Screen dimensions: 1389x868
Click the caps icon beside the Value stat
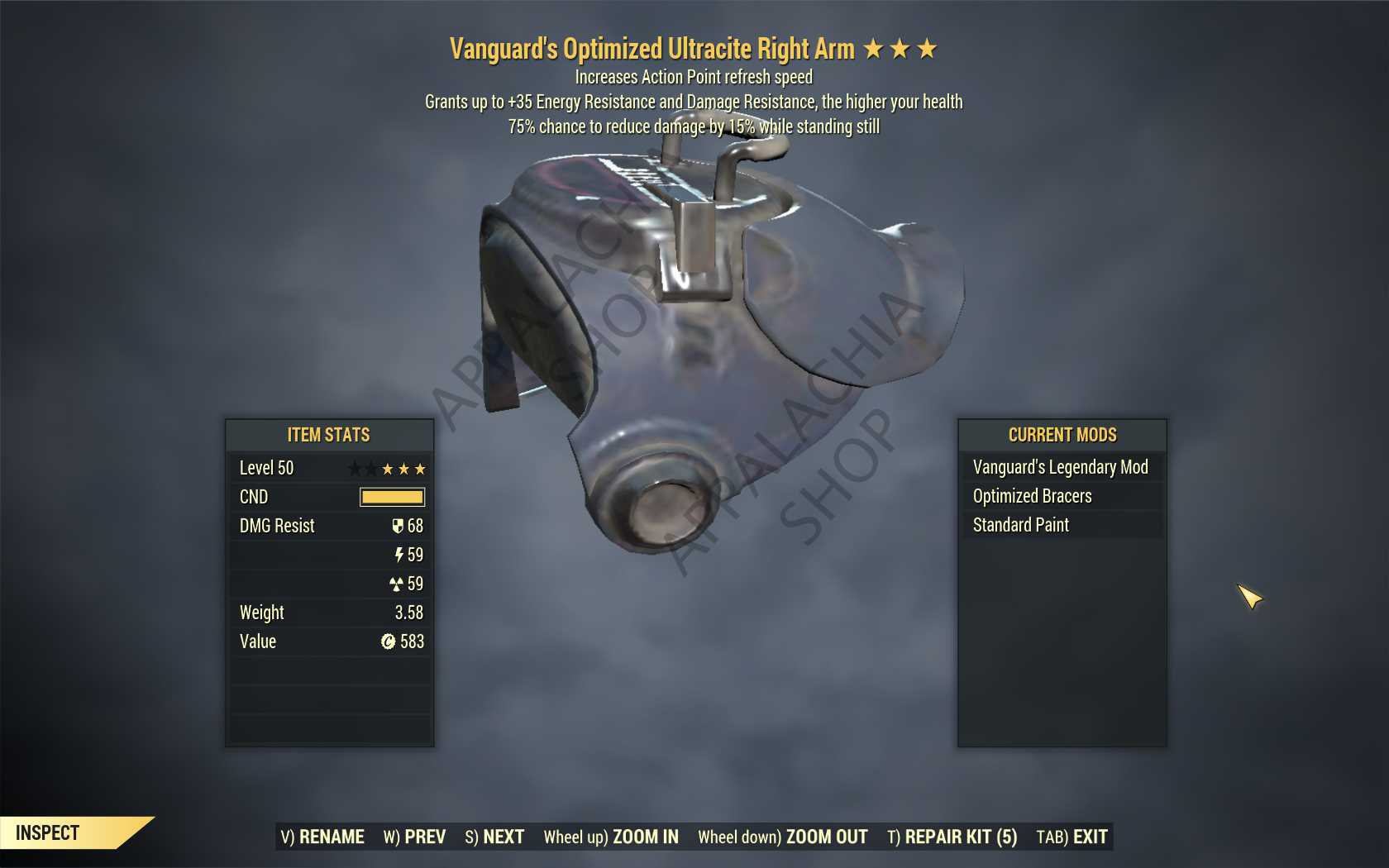tap(389, 641)
